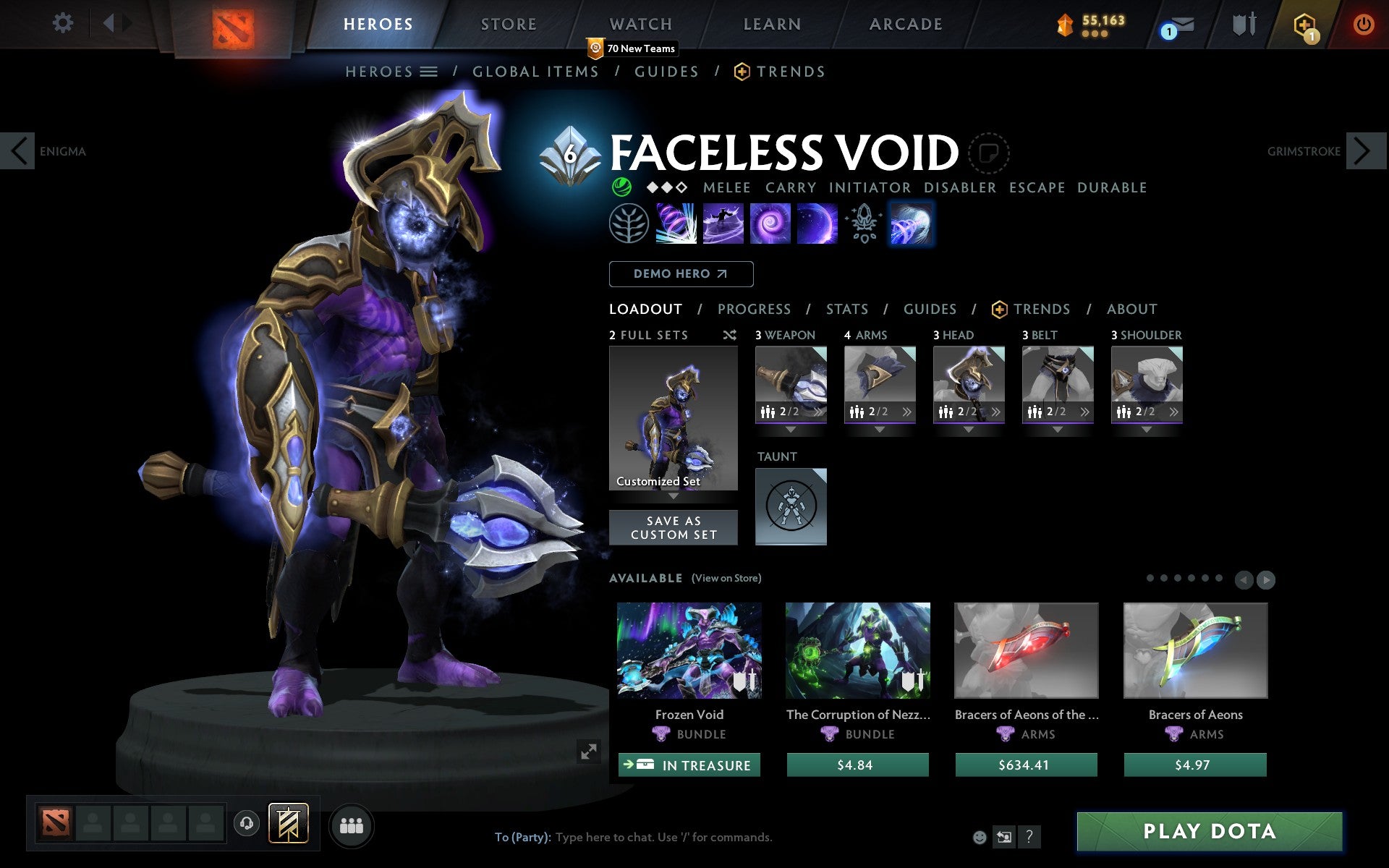
Task: Toggle the guide checkmark beside hero difficulty diamonds
Action: click(621, 187)
